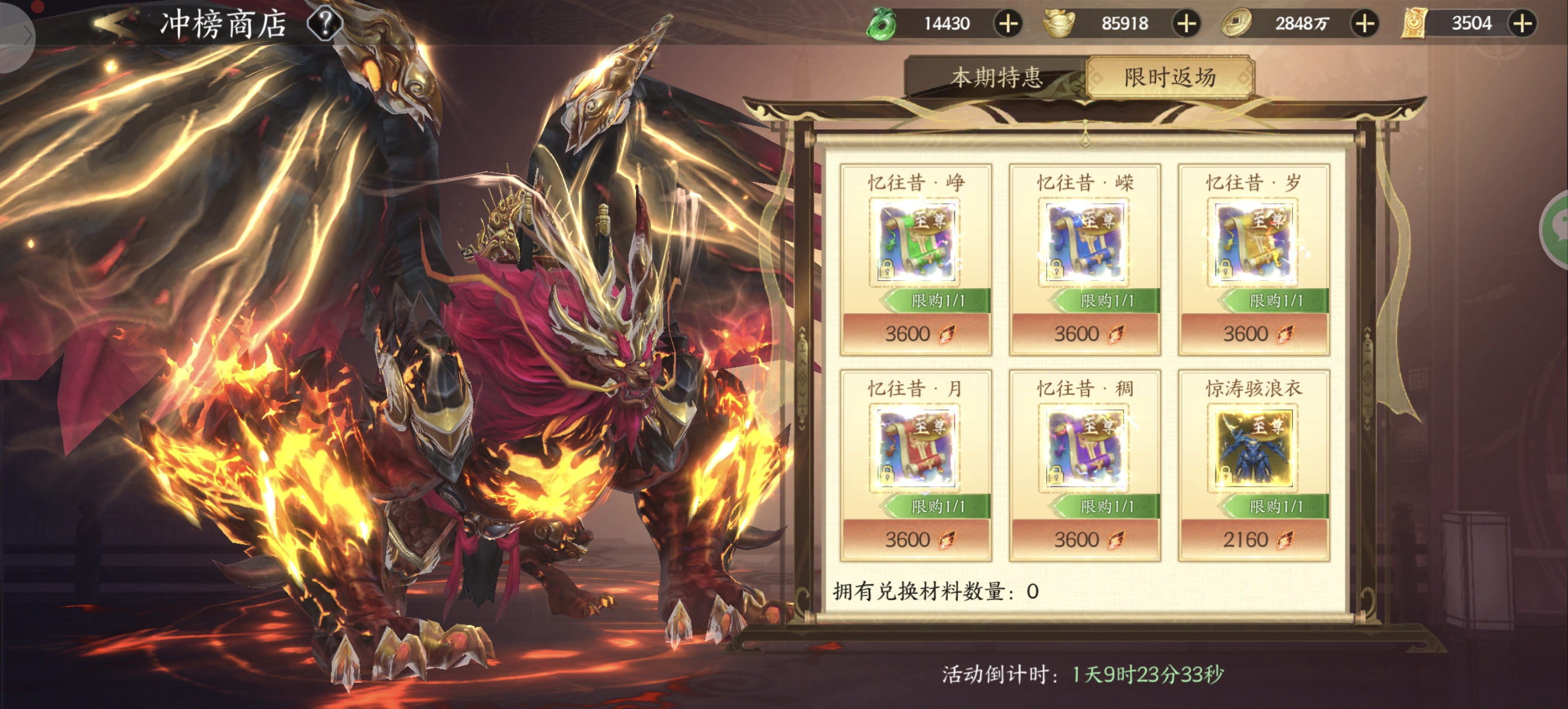Go back using the arrow beside 冲榜商店
Image resolution: width=1568 pixels, height=709 pixels.
(x=117, y=23)
